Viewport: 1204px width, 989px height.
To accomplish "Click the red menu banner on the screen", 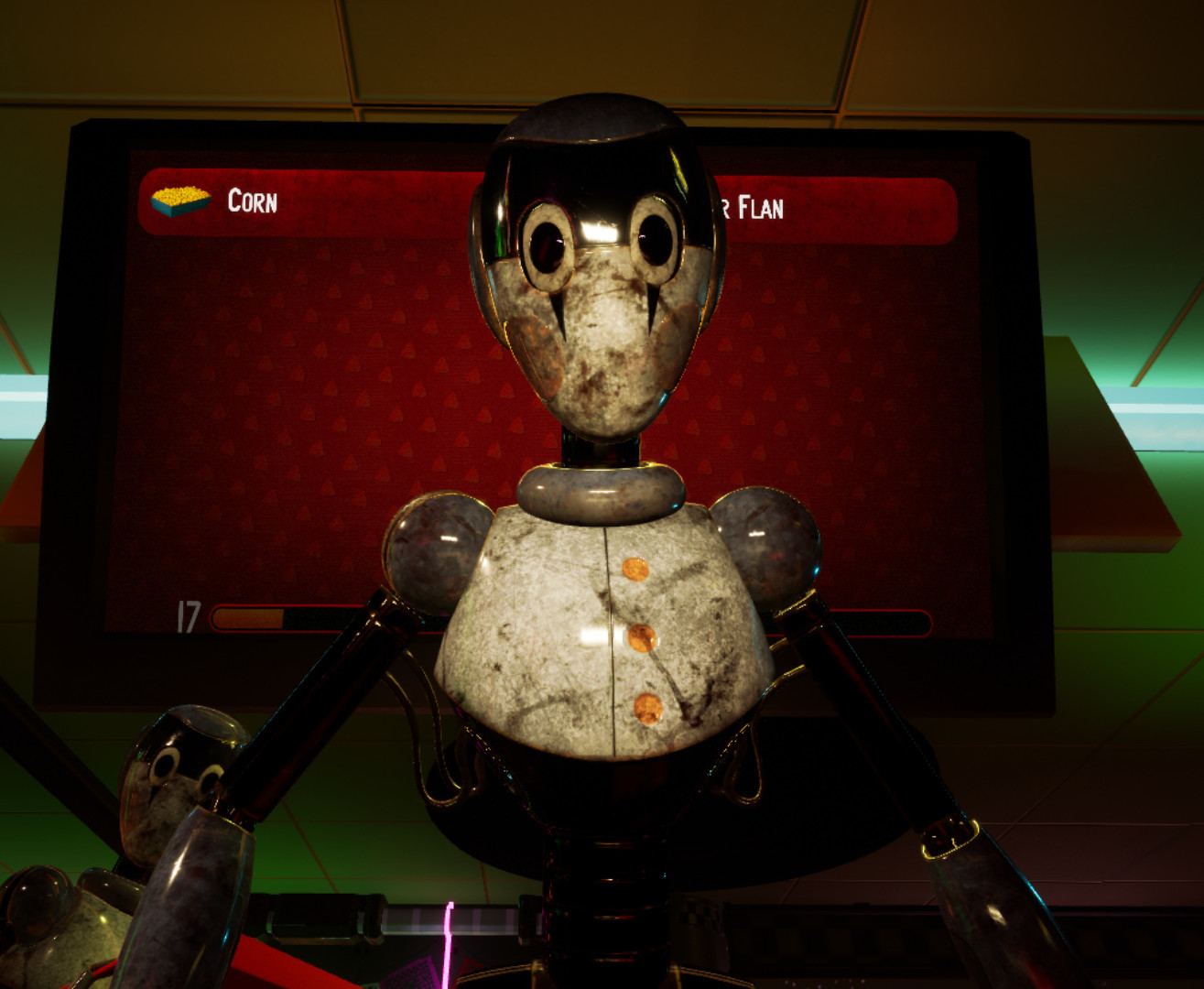I will [357, 200].
